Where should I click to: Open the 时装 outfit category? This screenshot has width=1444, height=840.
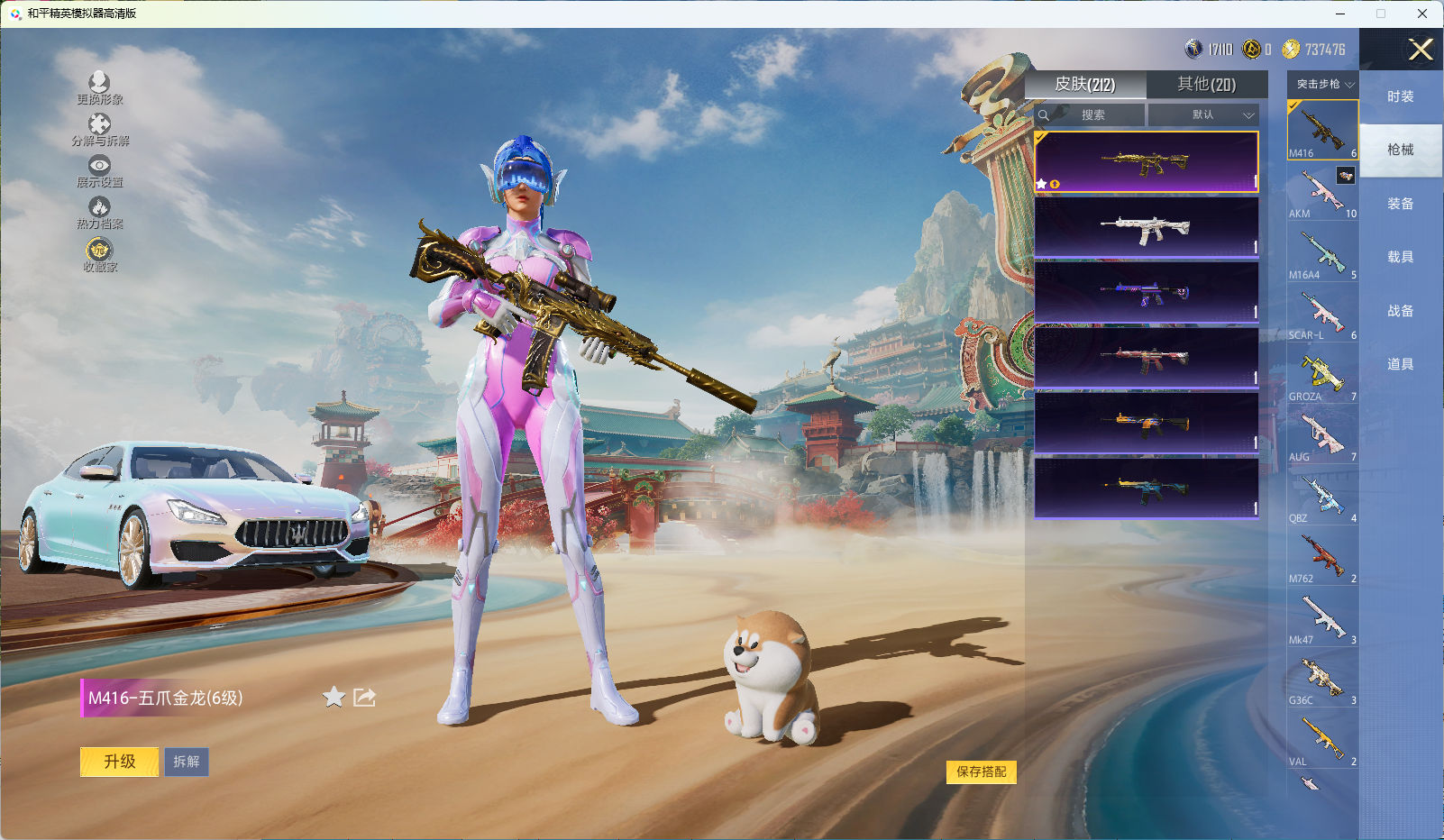point(1400,96)
